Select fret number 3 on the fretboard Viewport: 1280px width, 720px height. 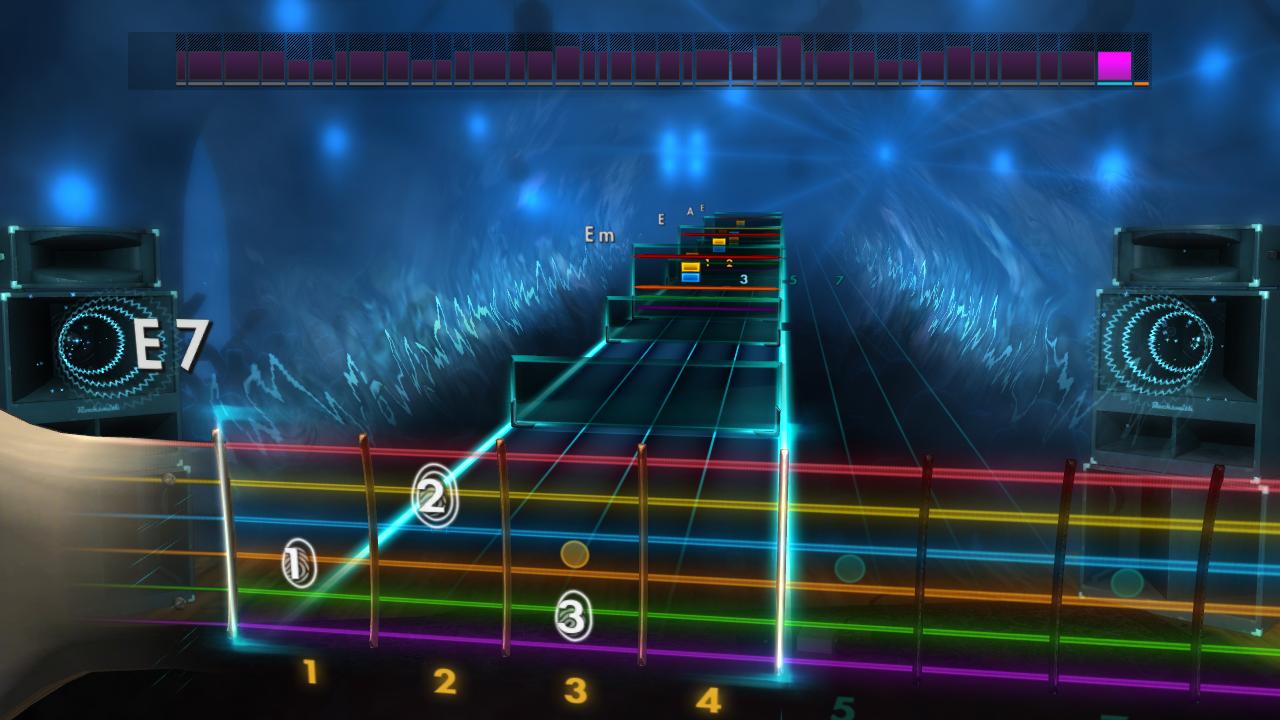(x=575, y=689)
